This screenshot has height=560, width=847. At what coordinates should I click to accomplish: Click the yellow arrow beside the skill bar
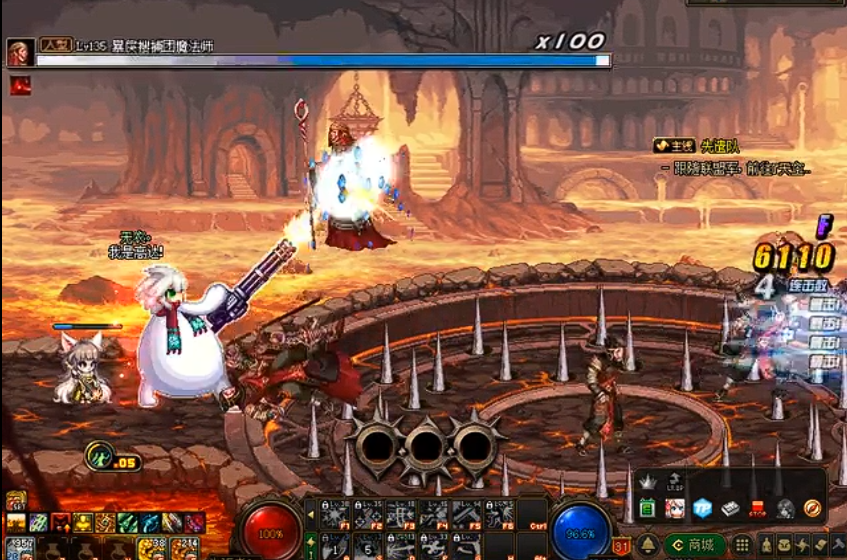309,513
